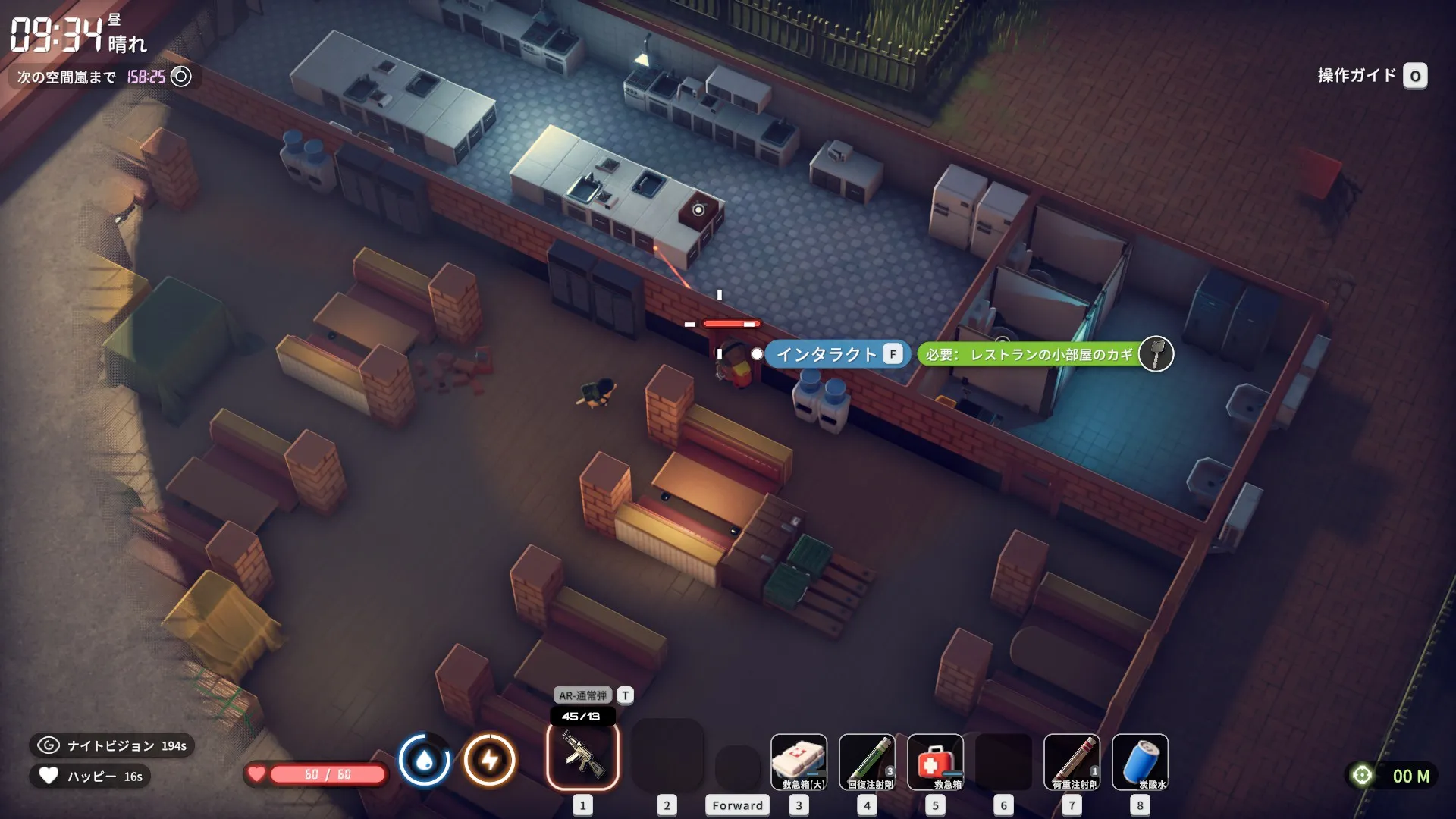Image resolution: width=1456 pixels, height=819 pixels.
Task: Select the assault rifle weapon slot
Action: click(582, 755)
